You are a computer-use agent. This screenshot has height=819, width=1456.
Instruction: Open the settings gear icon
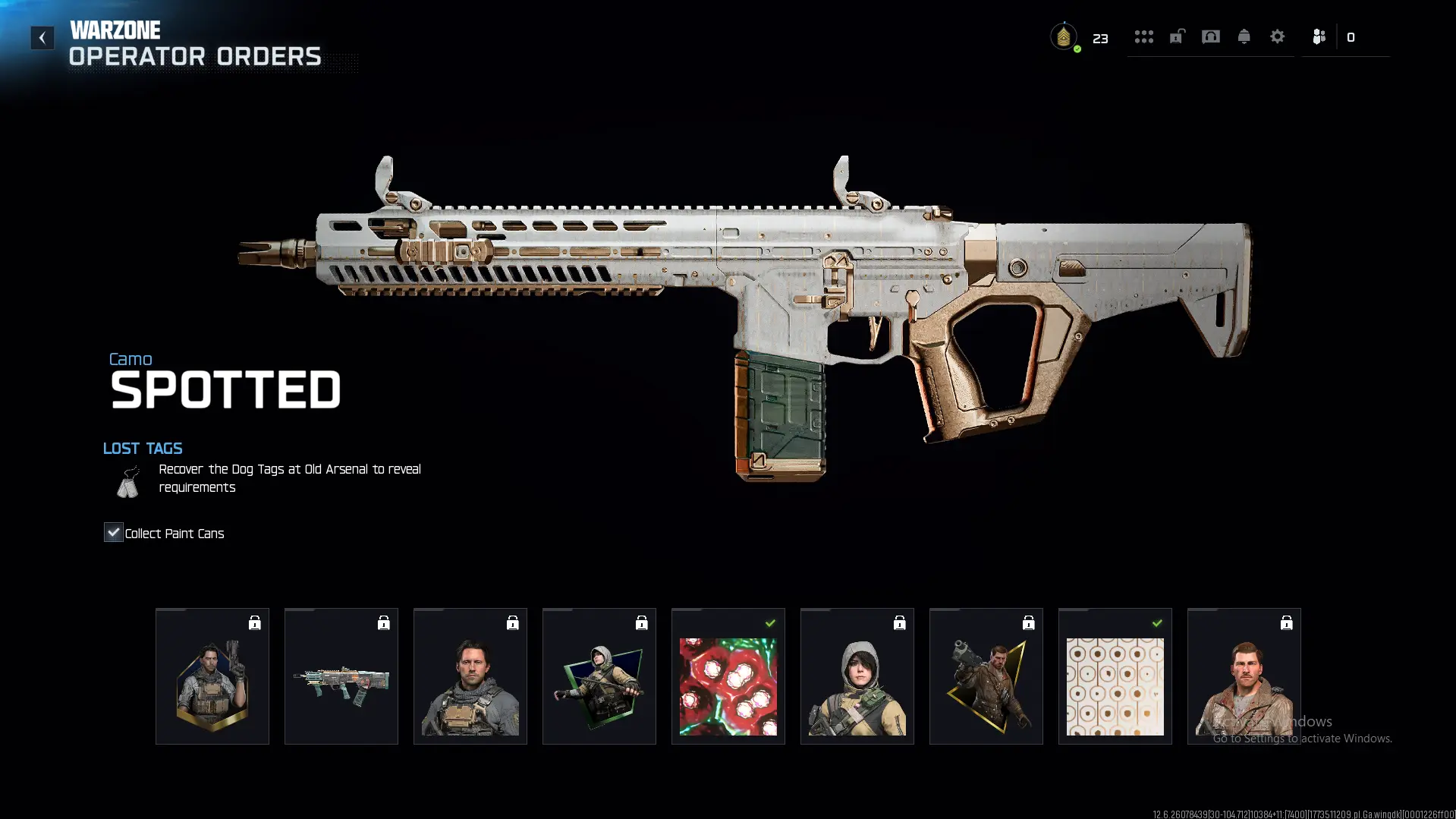click(1277, 36)
